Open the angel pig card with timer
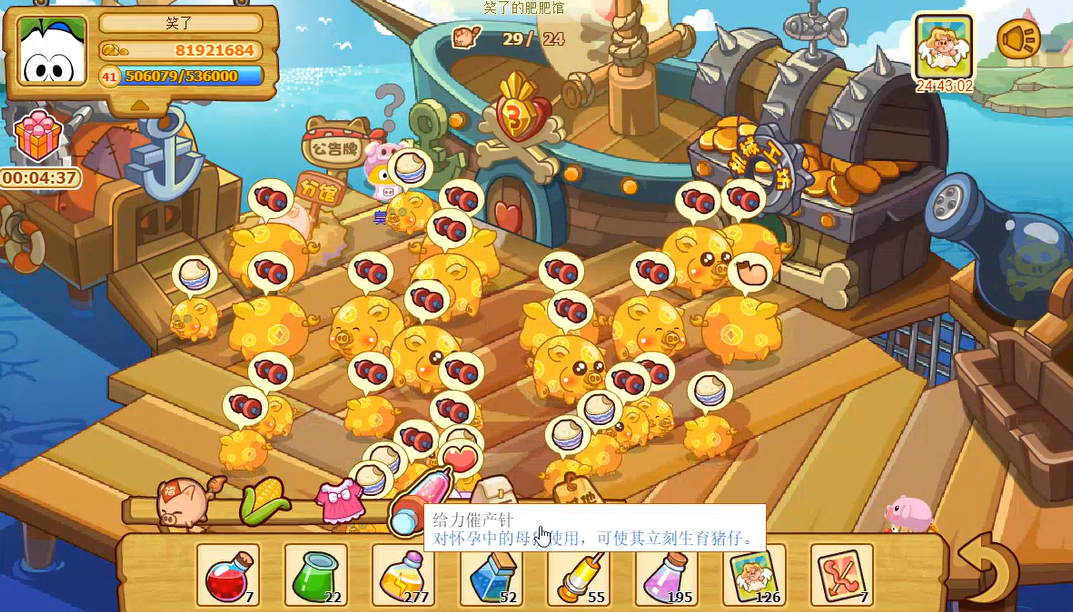 (x=944, y=47)
